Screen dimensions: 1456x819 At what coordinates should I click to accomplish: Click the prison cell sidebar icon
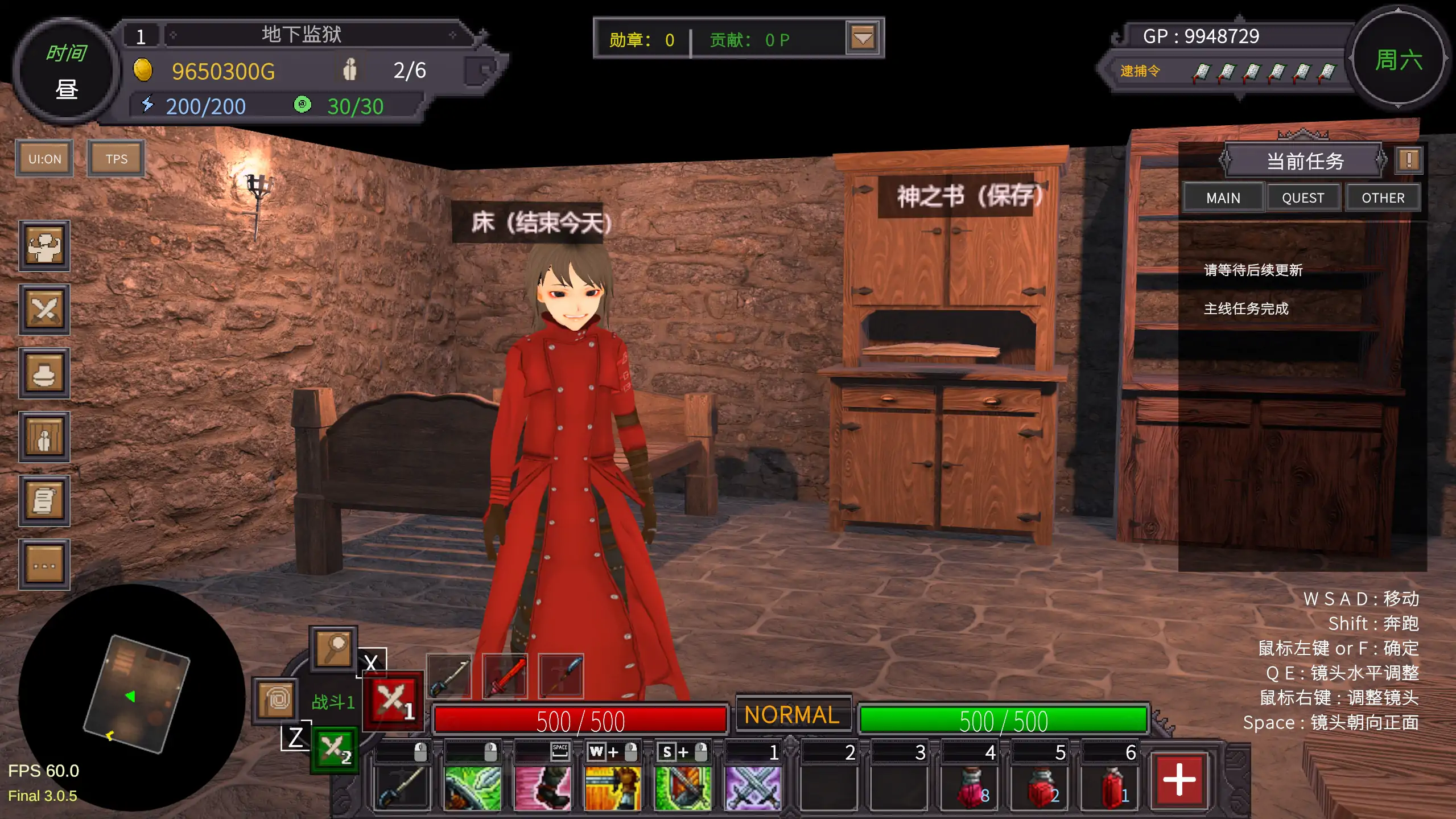[44, 437]
